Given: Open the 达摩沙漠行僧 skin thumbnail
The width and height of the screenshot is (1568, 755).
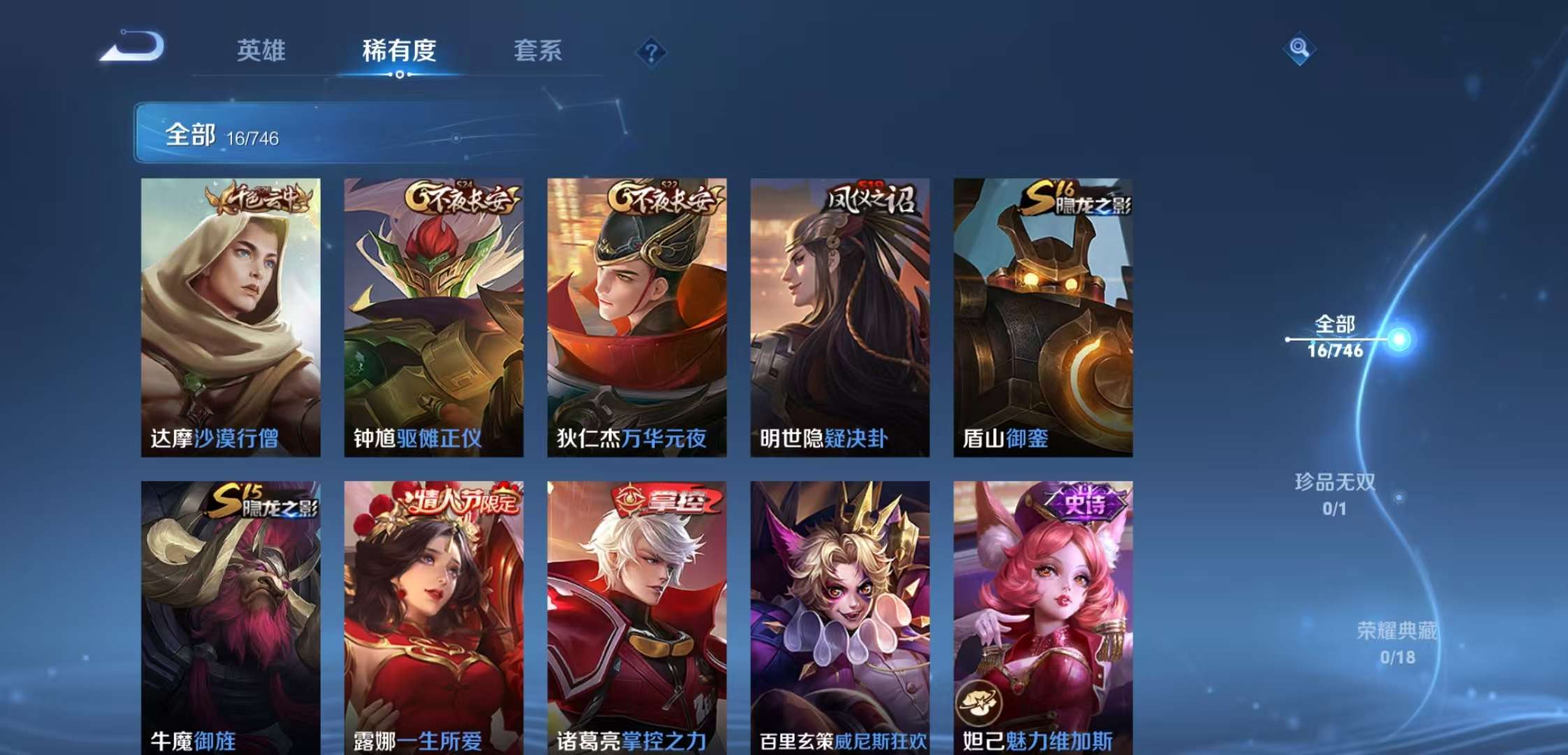Looking at the screenshot, I should click(231, 315).
